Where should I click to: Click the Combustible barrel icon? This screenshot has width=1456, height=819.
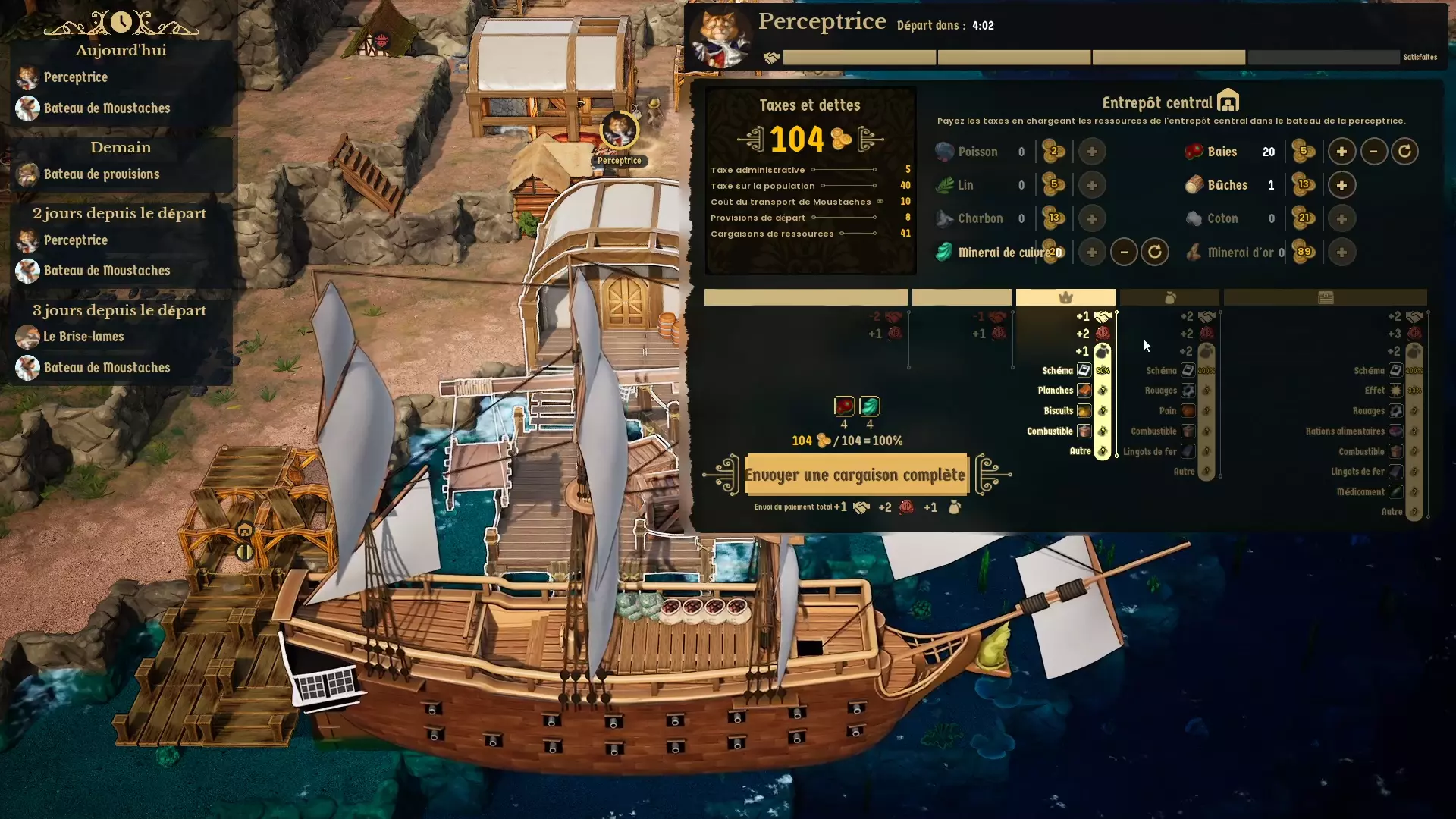click(1085, 431)
